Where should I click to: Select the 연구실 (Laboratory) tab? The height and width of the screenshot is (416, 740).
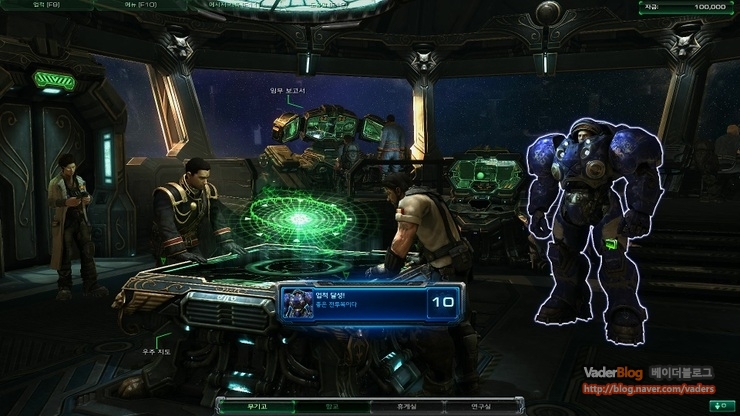(482, 407)
